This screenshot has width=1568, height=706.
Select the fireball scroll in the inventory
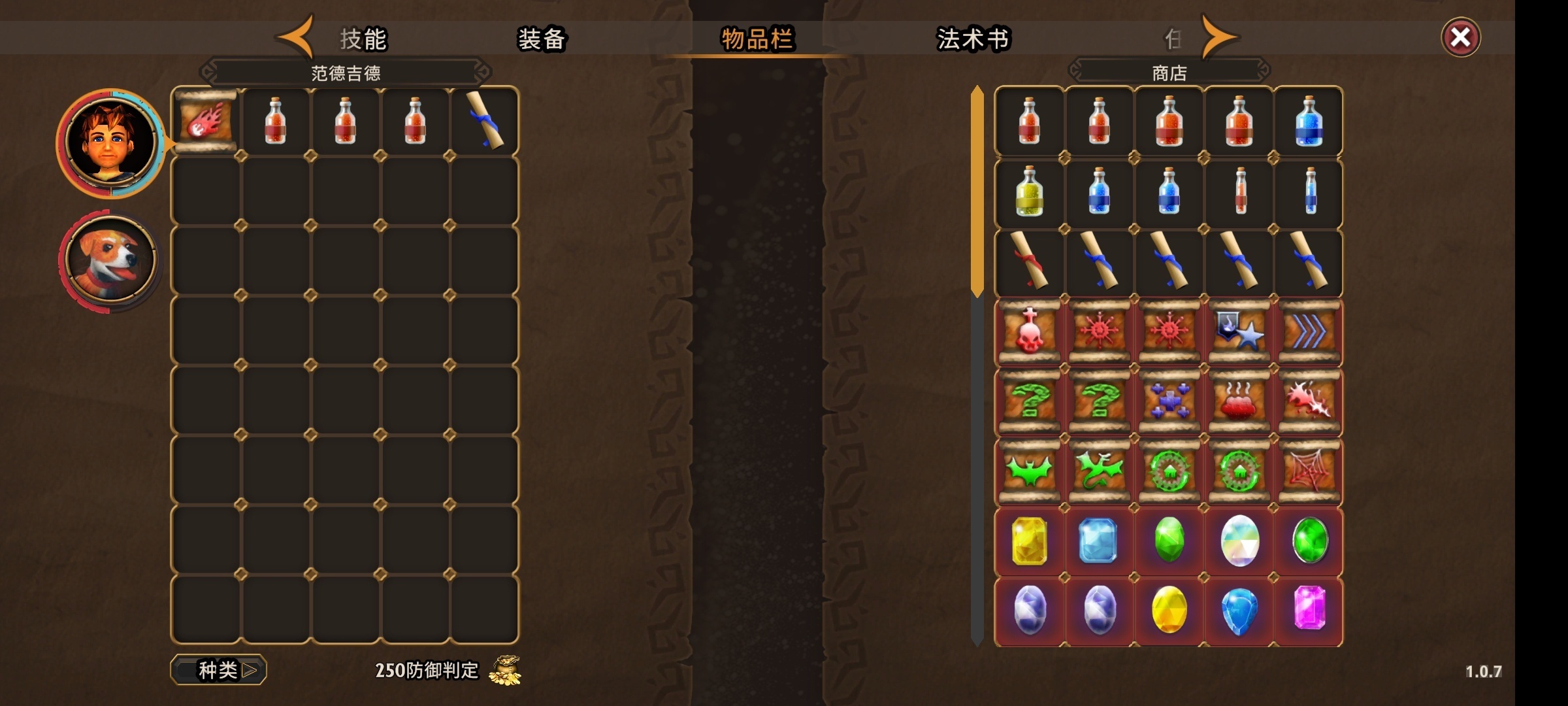coord(206,122)
